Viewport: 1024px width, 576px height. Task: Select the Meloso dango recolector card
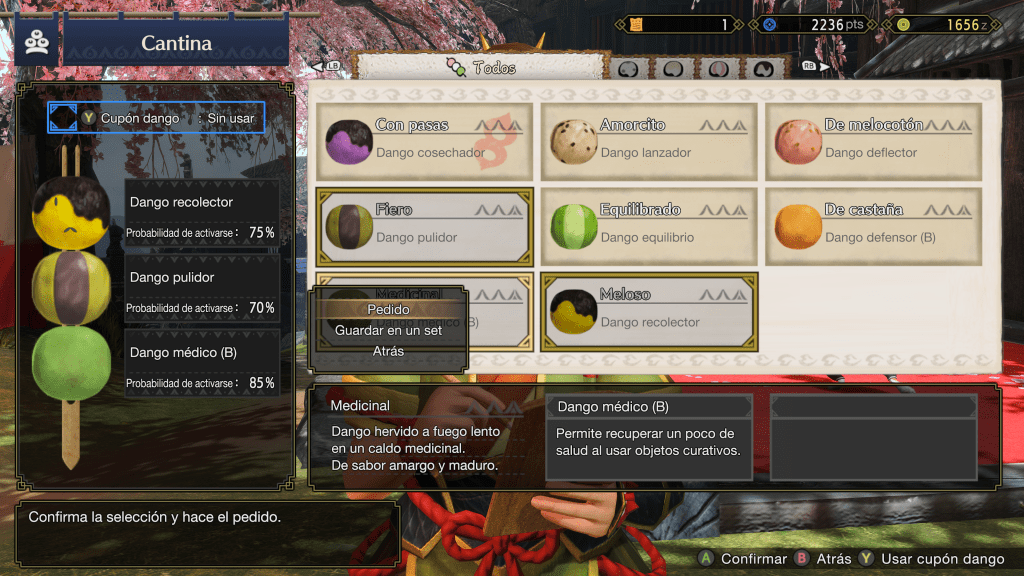pos(649,310)
